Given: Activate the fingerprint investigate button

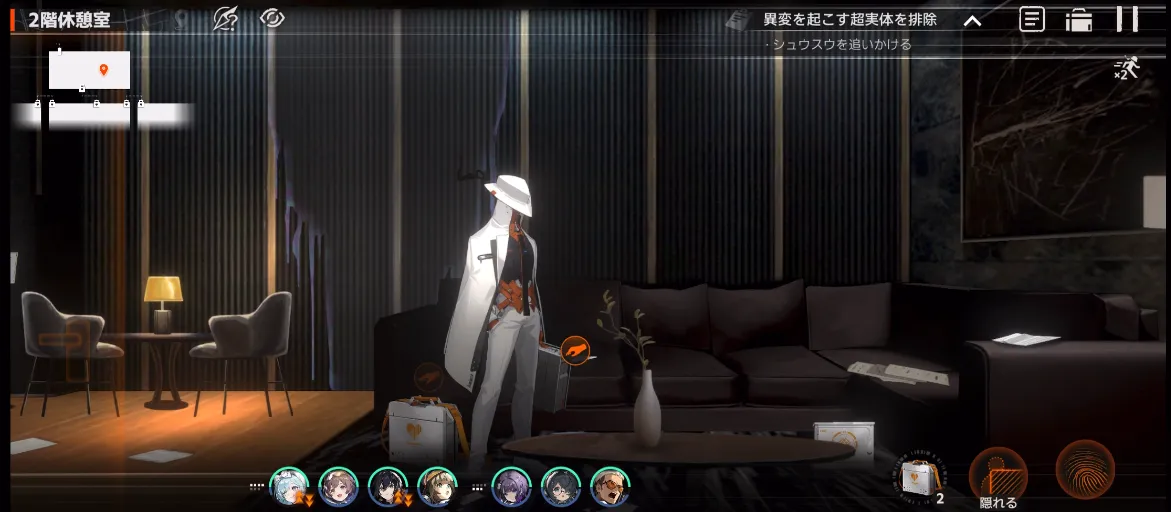Looking at the screenshot, I should pos(1085,469).
